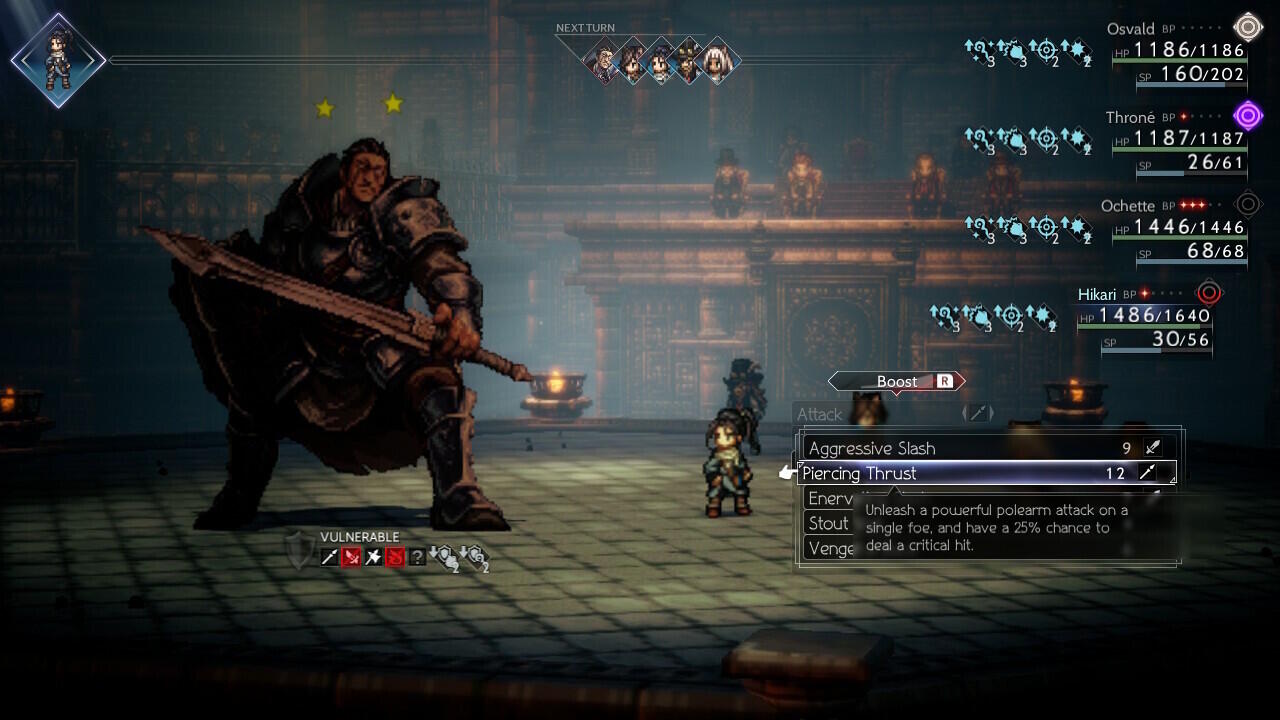The image size is (1280, 720).
Task: Click the leftmost Next Turn character portrait
Action: (601, 62)
